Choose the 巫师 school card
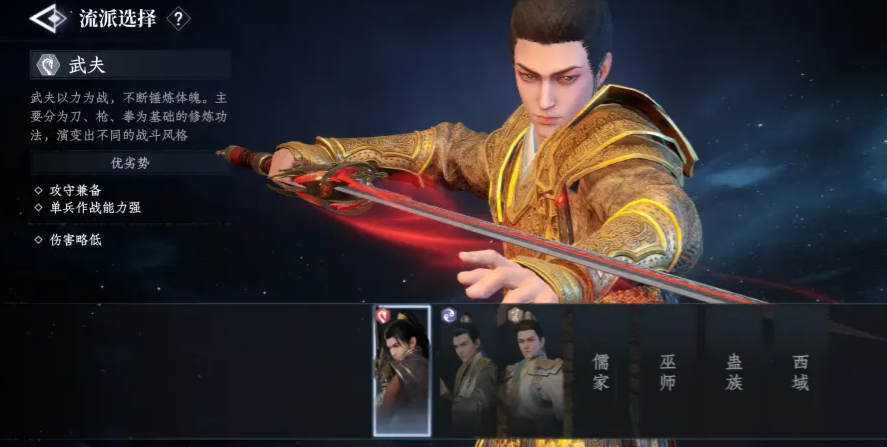This screenshot has height=447, width=887. pyautogui.click(x=668, y=371)
